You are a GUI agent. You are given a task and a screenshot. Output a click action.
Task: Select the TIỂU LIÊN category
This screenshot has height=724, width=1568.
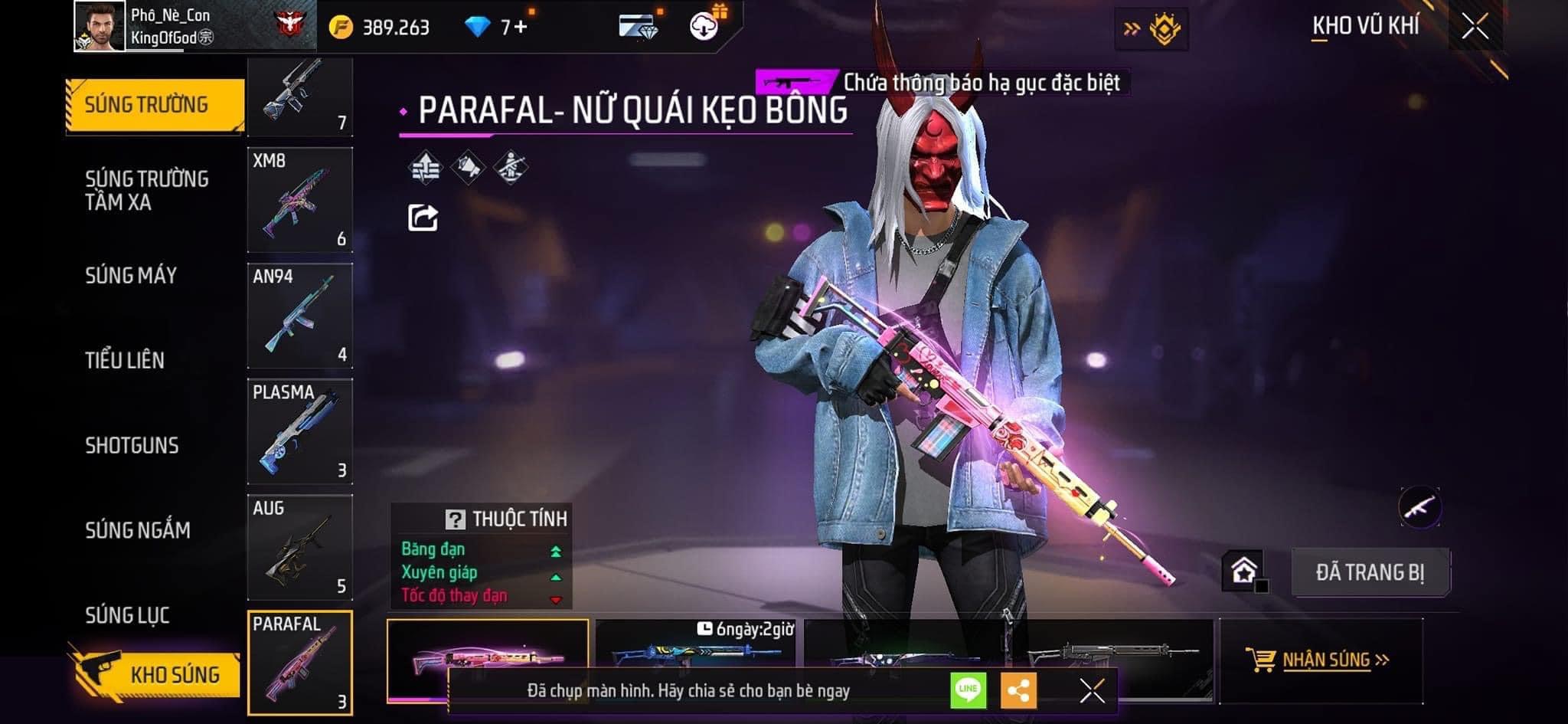125,360
